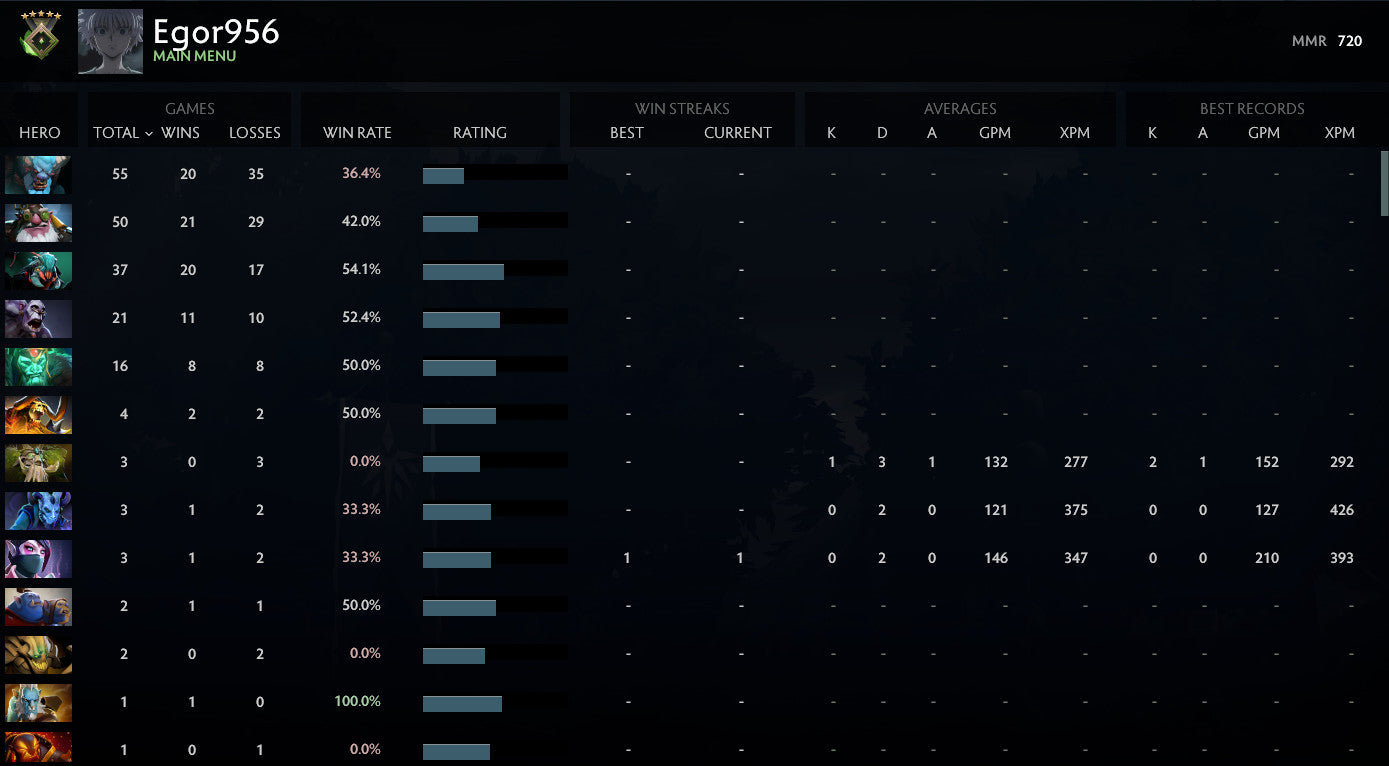Open the player avatar picture
1389x766 pixels.
(x=110, y=40)
